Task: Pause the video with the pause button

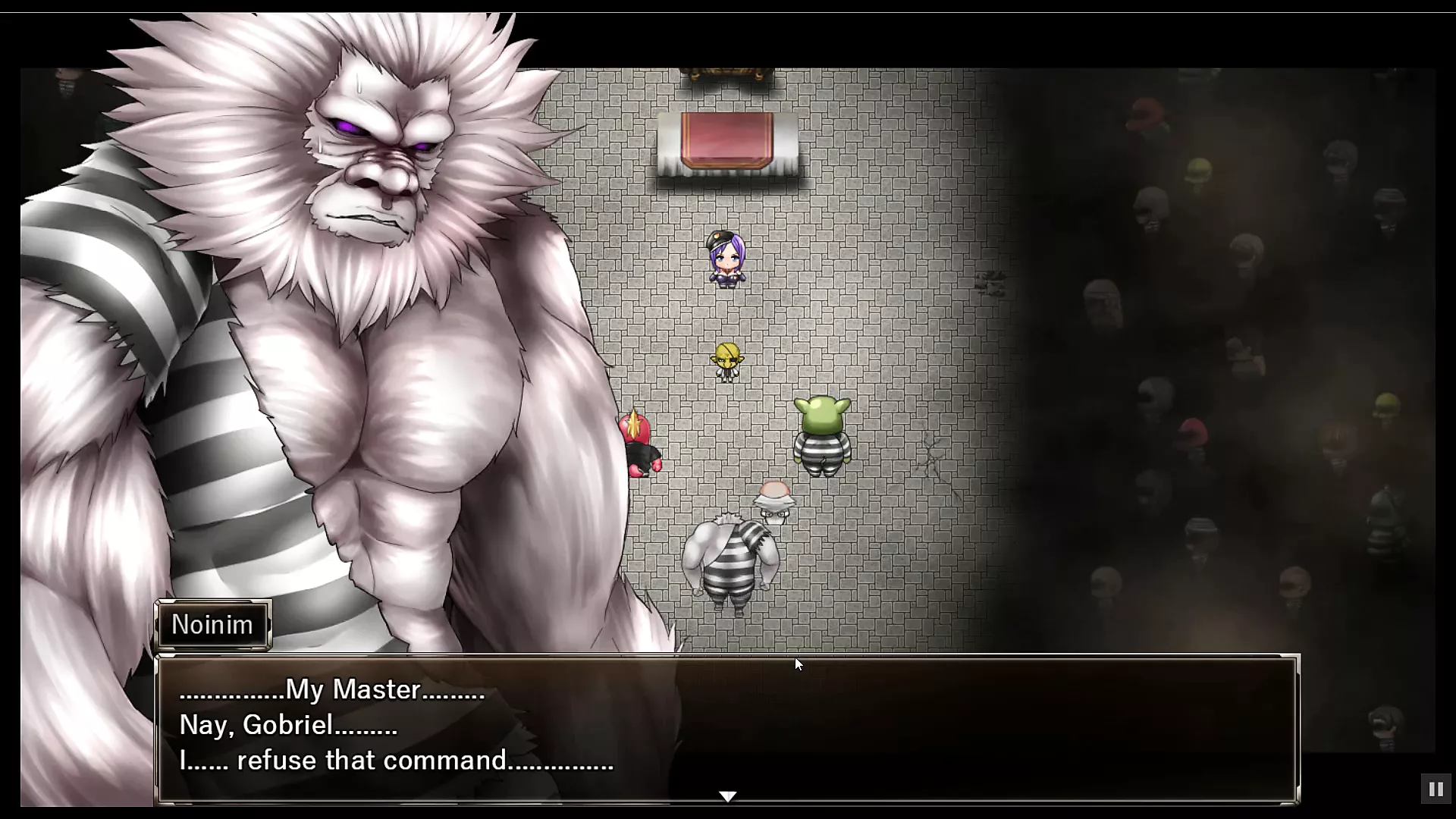Action: pyautogui.click(x=1436, y=789)
